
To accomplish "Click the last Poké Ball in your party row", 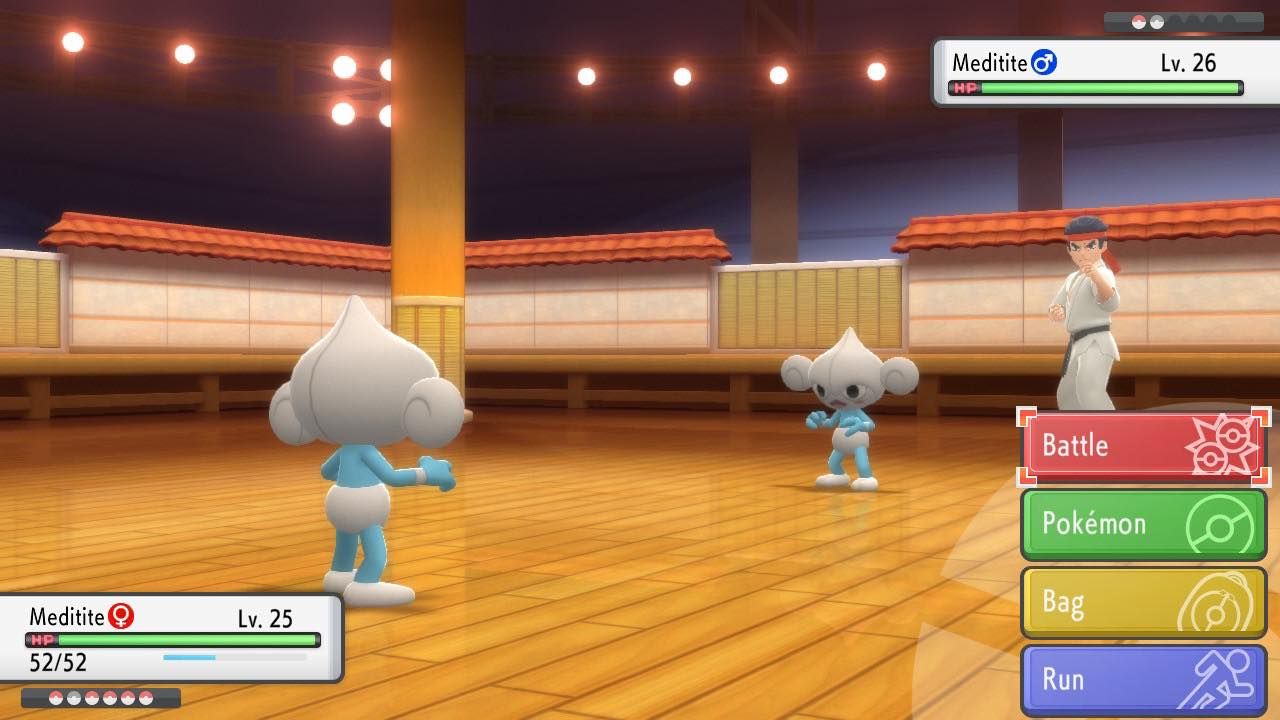I will (x=146, y=698).
